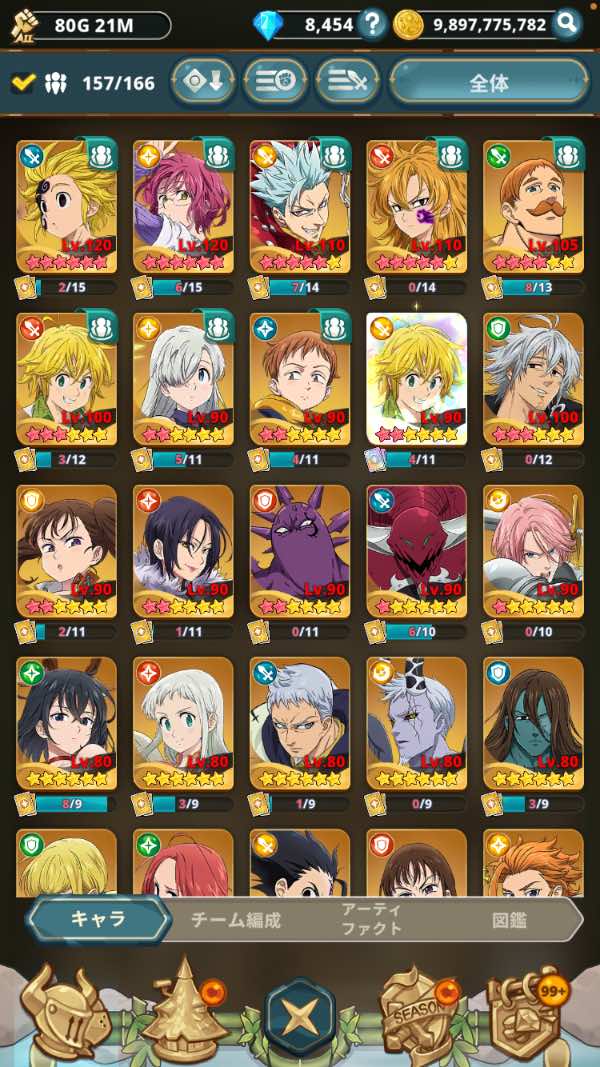Open the 全体 filter dropdown
Viewport: 600px width, 1067px height.
488,83
